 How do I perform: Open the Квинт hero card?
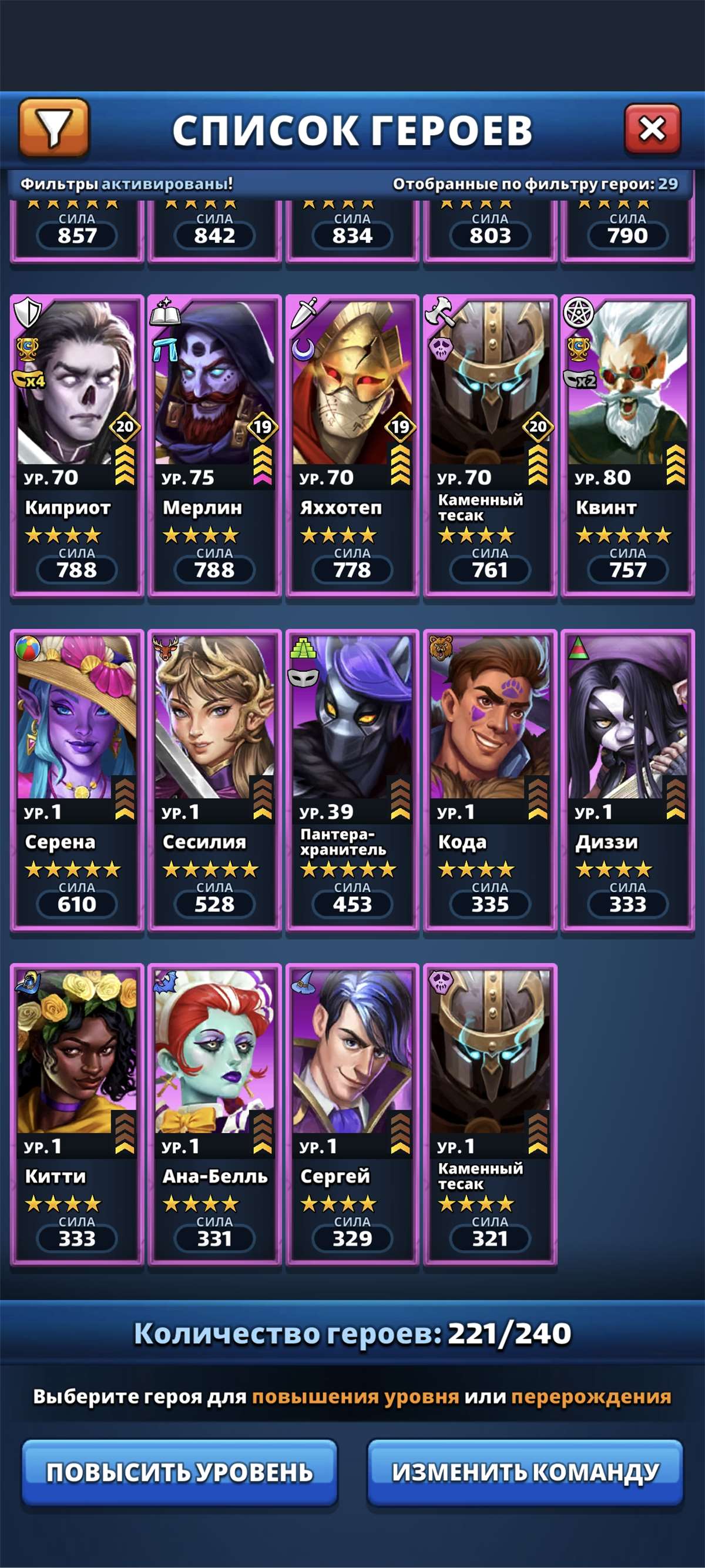[628, 444]
